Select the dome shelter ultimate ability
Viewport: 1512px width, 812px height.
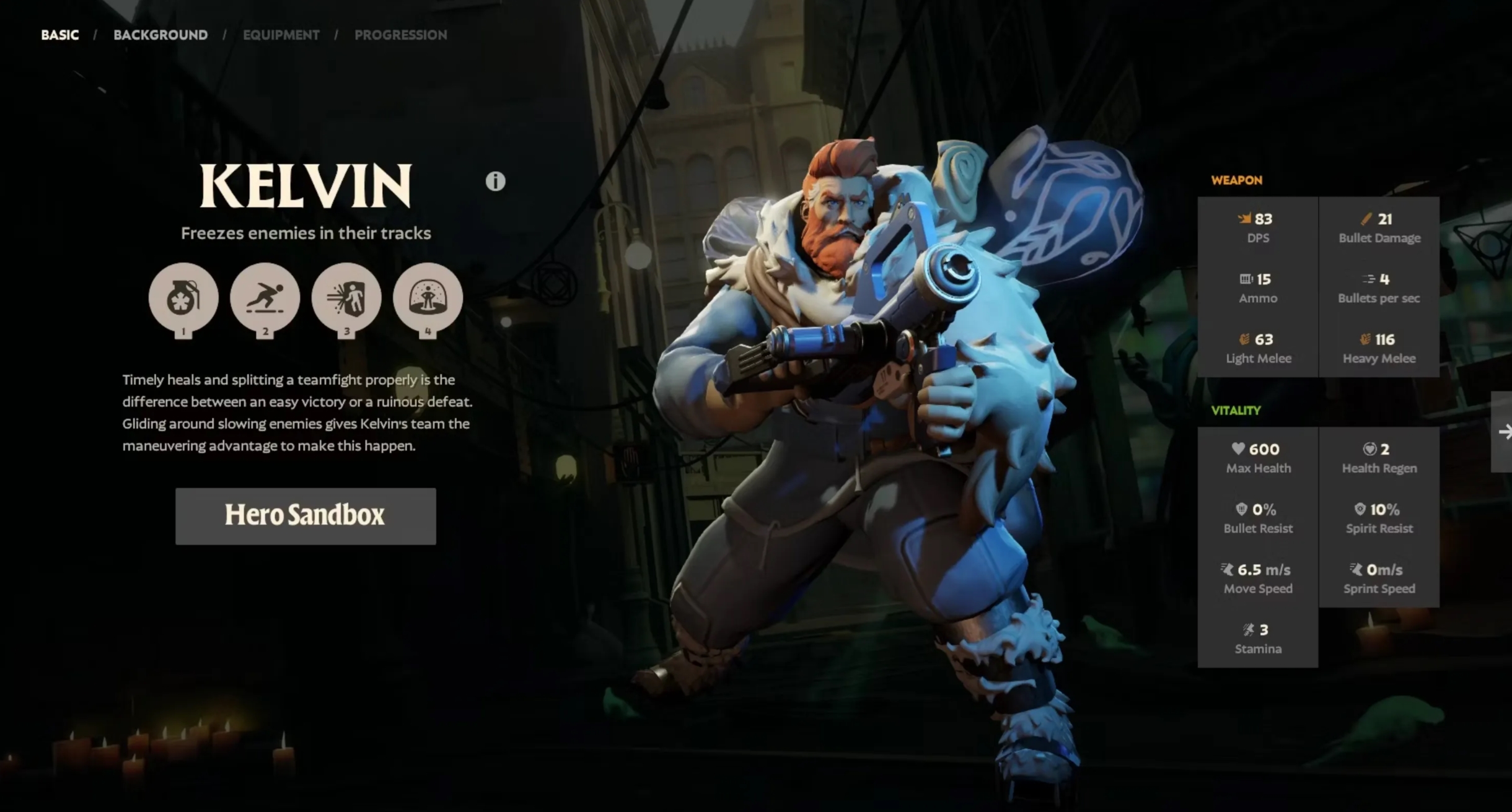(428, 298)
